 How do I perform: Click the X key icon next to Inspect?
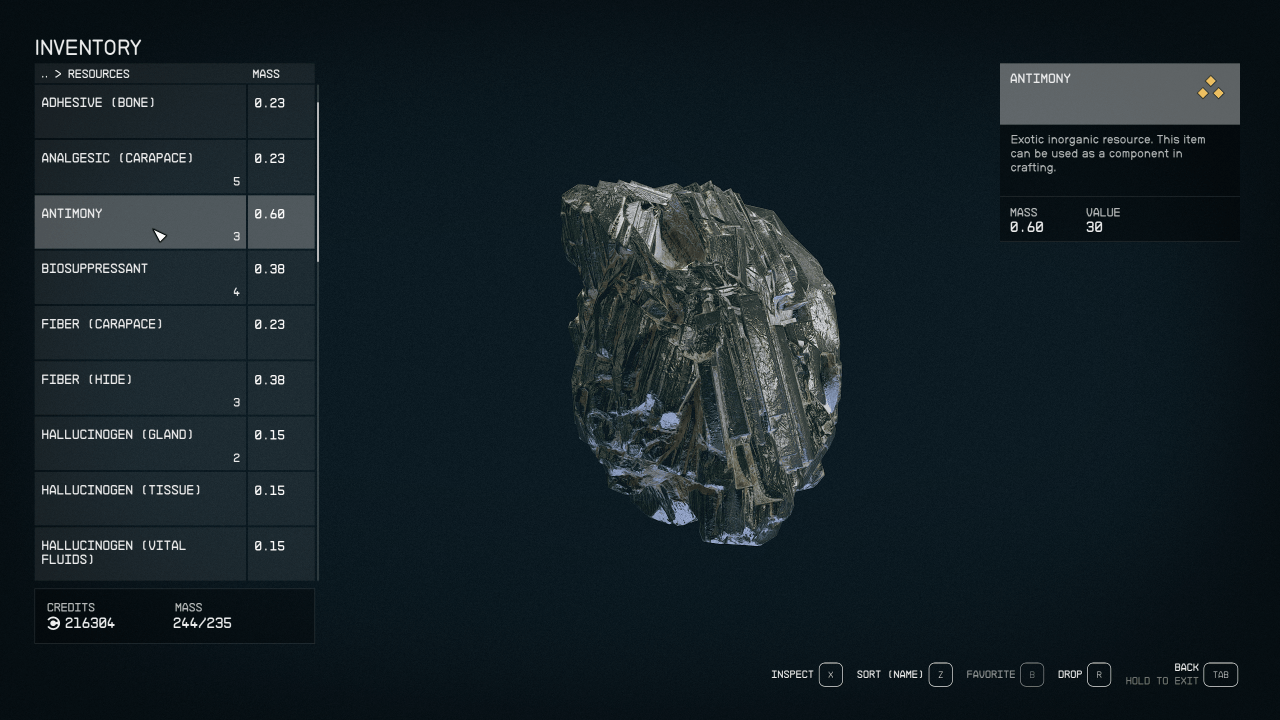(829, 674)
